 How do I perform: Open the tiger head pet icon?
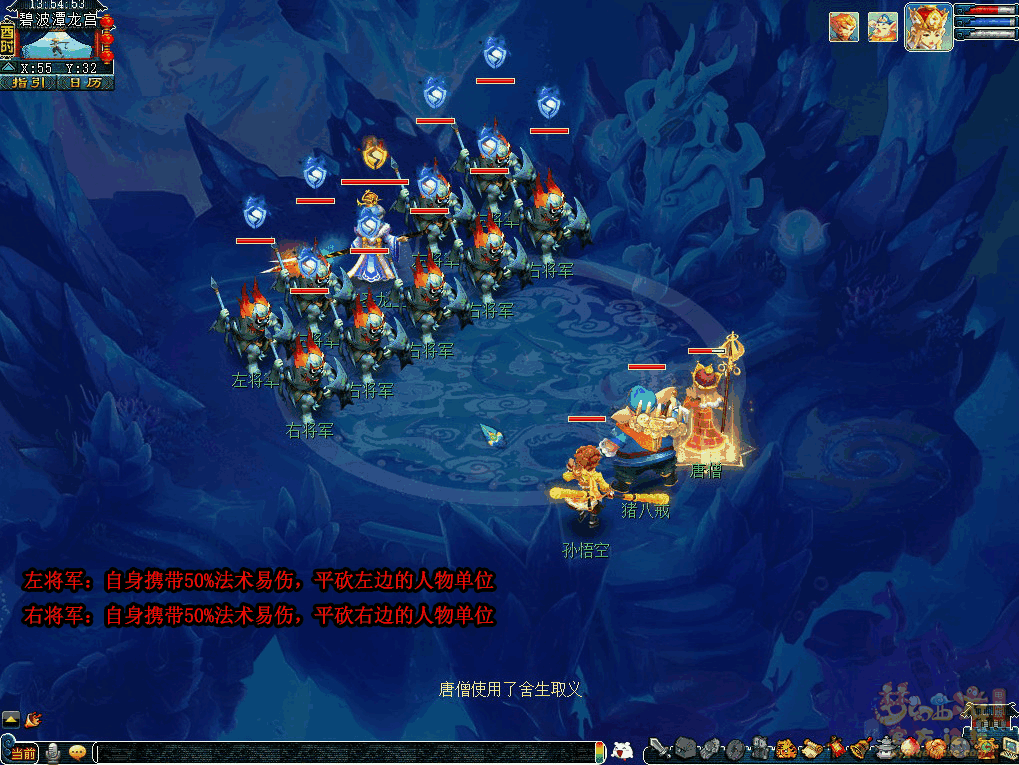click(786, 748)
